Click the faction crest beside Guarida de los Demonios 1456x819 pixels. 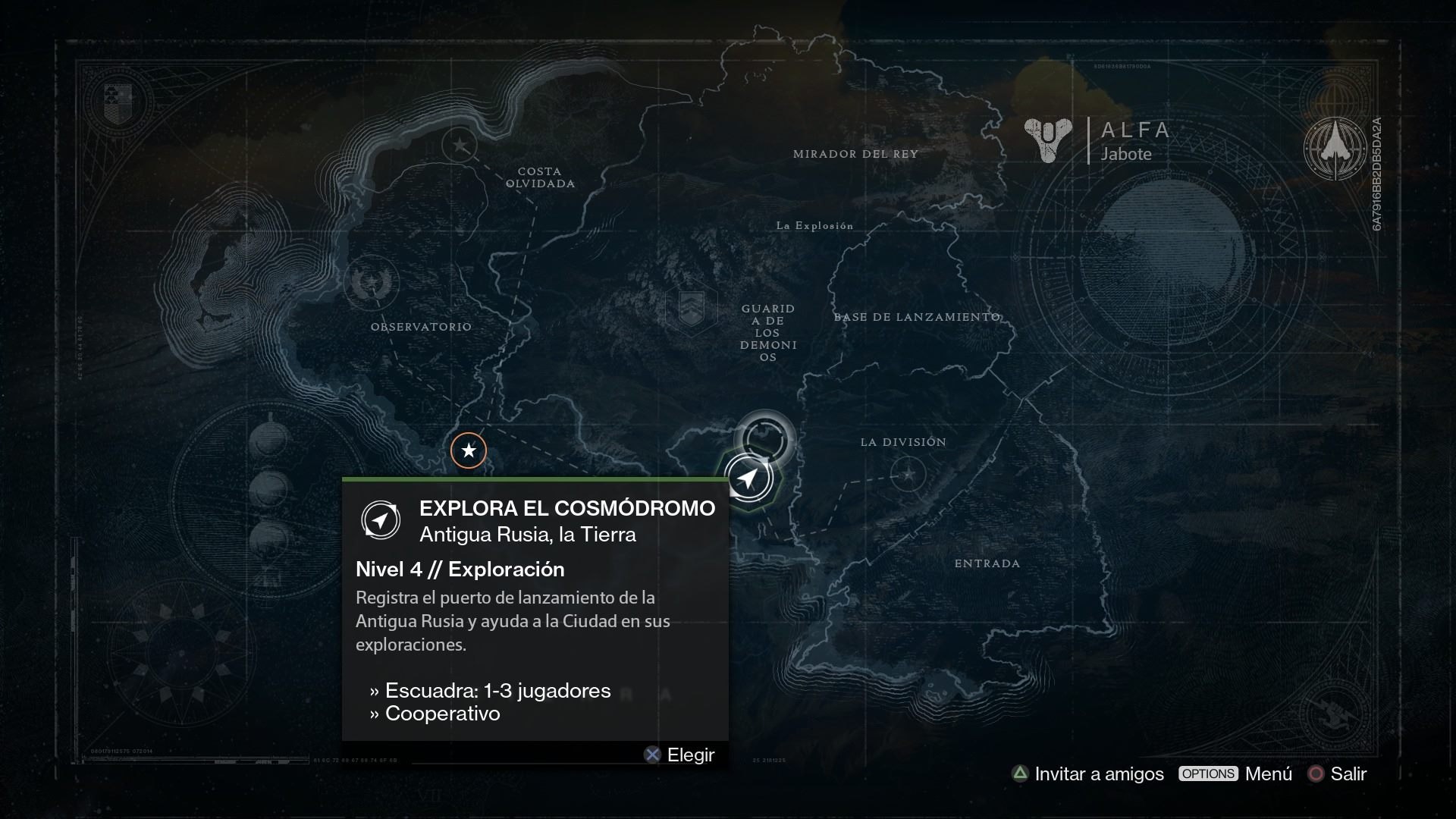coord(691,308)
